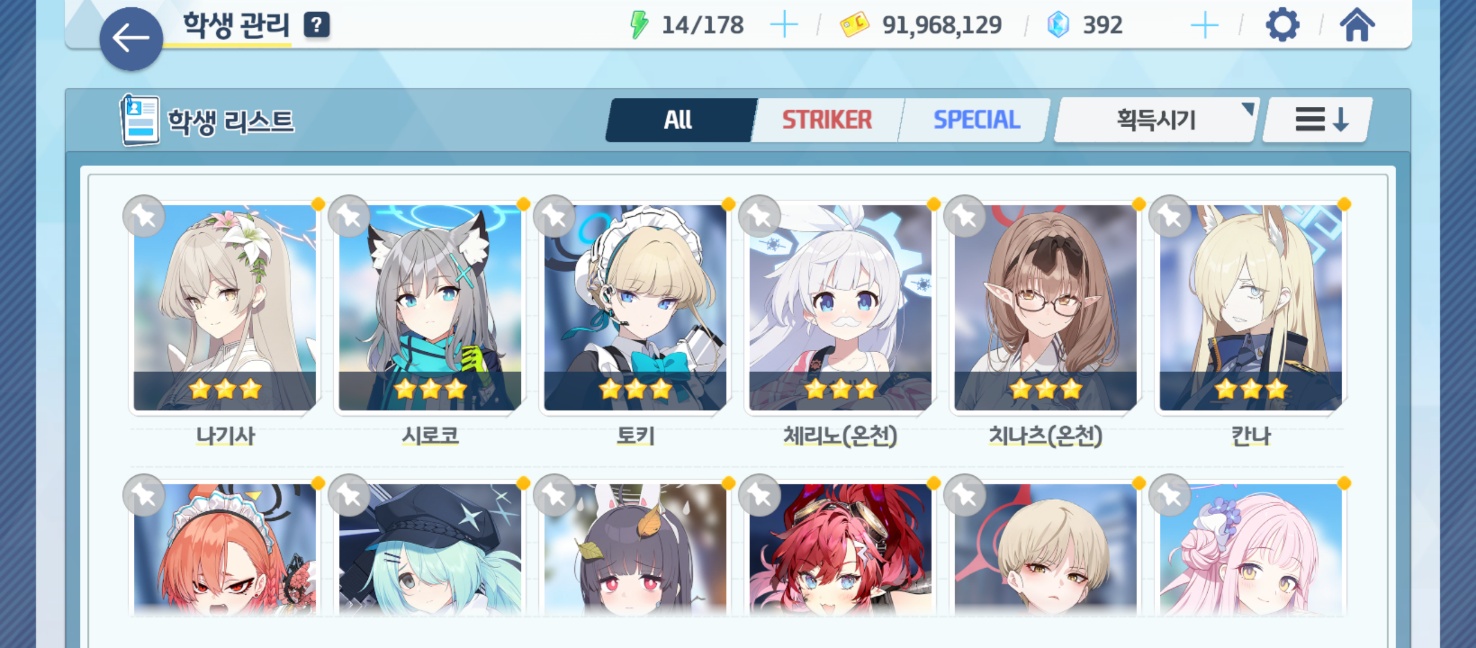Image resolution: width=1476 pixels, height=648 pixels.
Task: Open the help question mark icon
Action: coord(316,25)
